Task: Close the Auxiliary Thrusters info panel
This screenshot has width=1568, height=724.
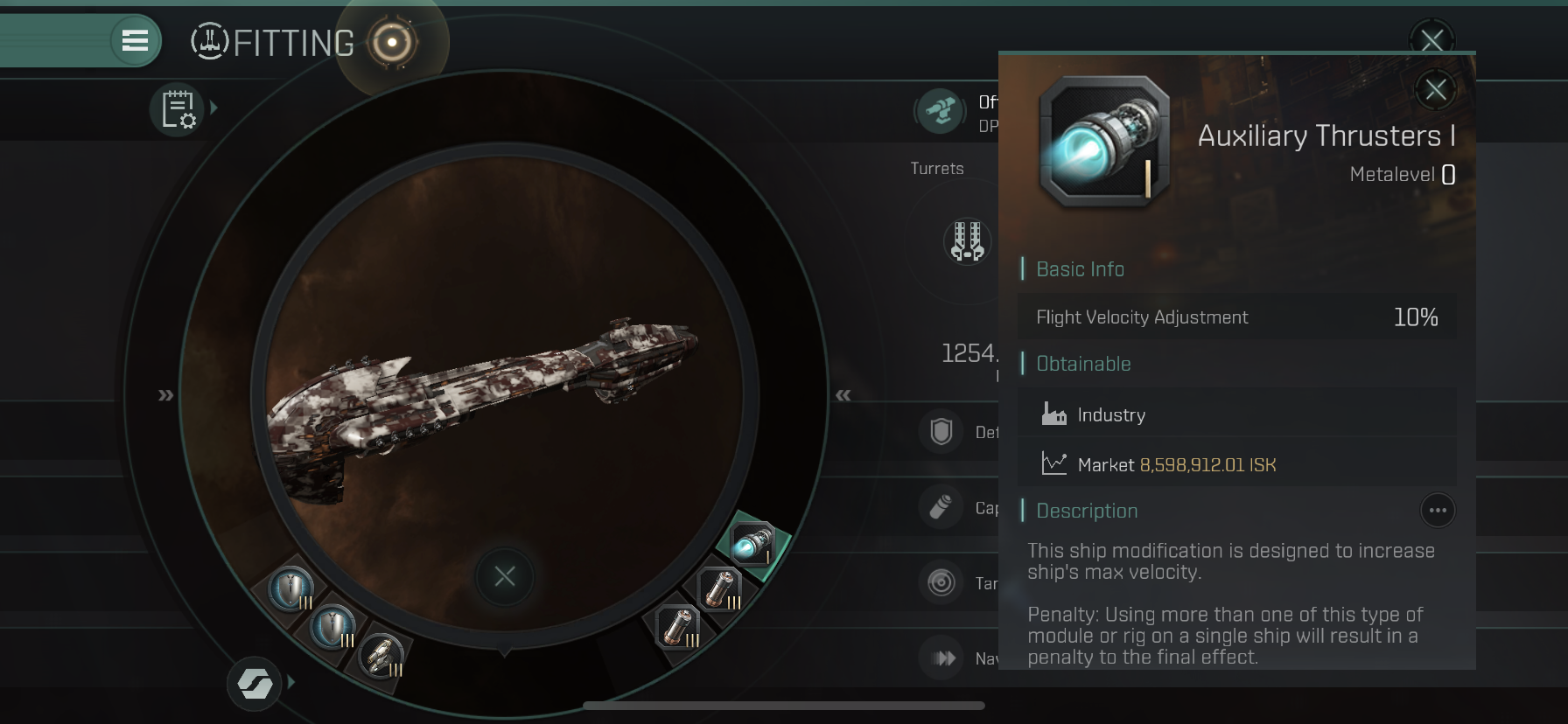Action: click(1435, 89)
